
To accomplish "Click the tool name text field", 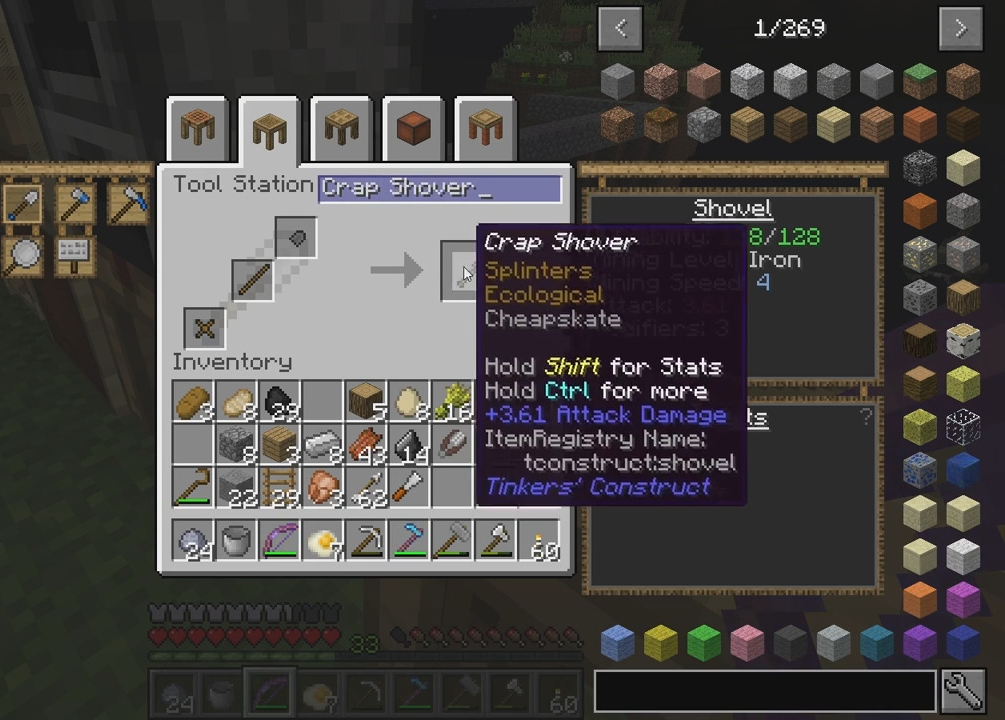I will pos(440,189).
